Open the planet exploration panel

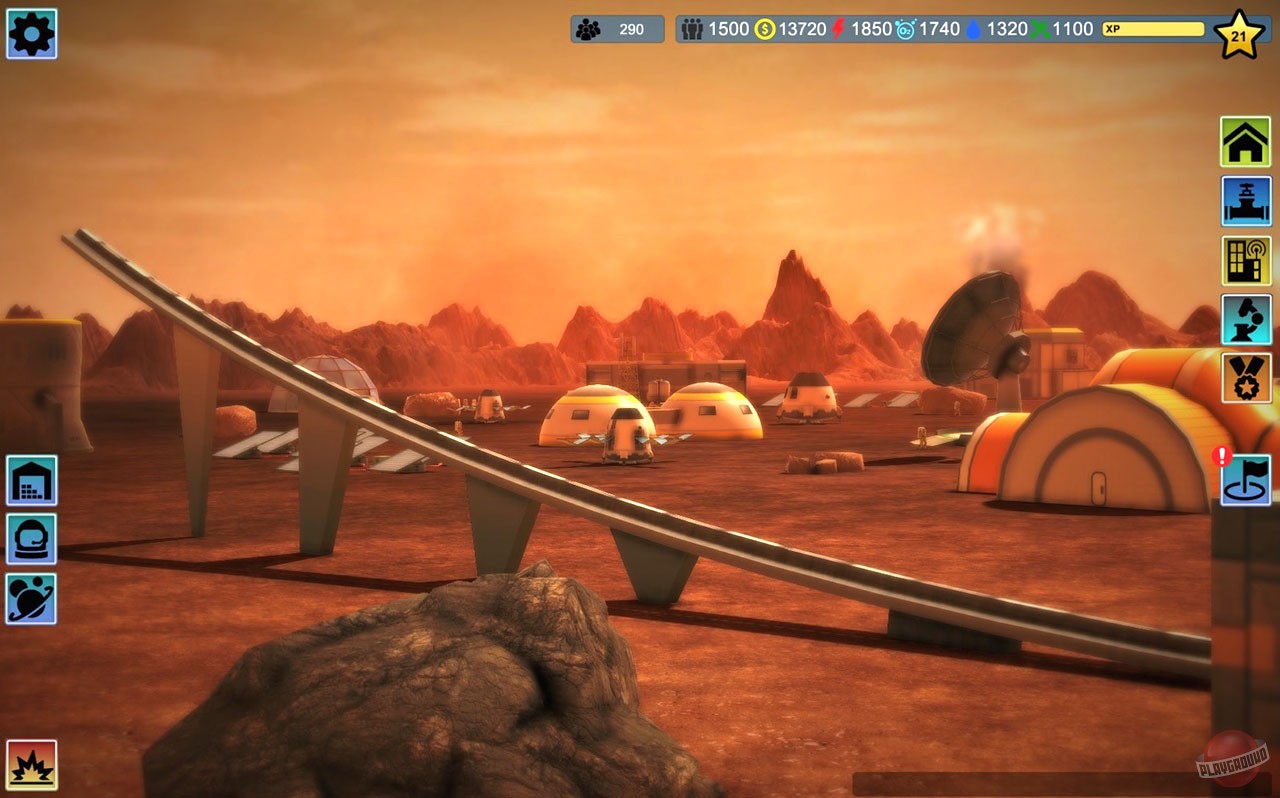click(31, 600)
